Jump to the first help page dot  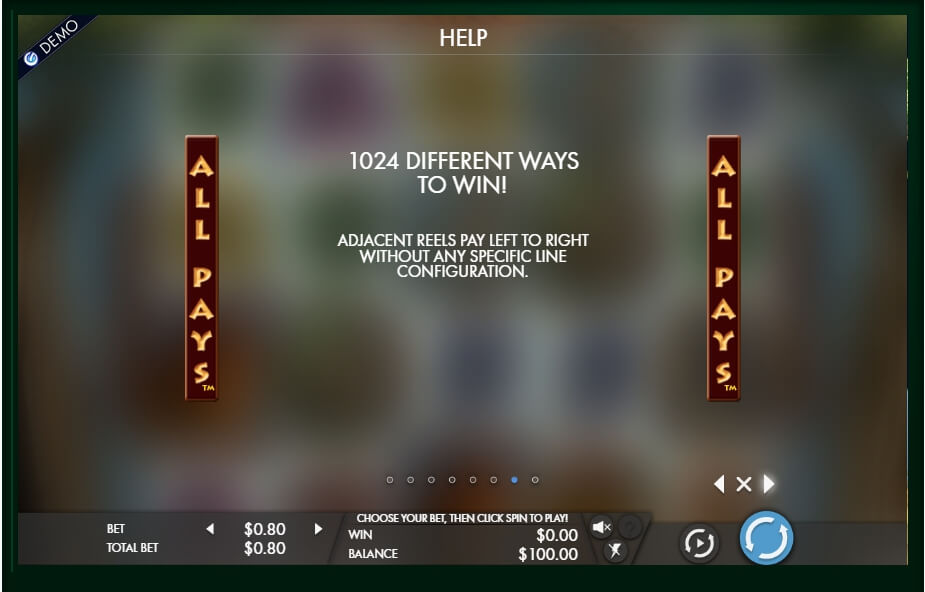click(x=390, y=480)
